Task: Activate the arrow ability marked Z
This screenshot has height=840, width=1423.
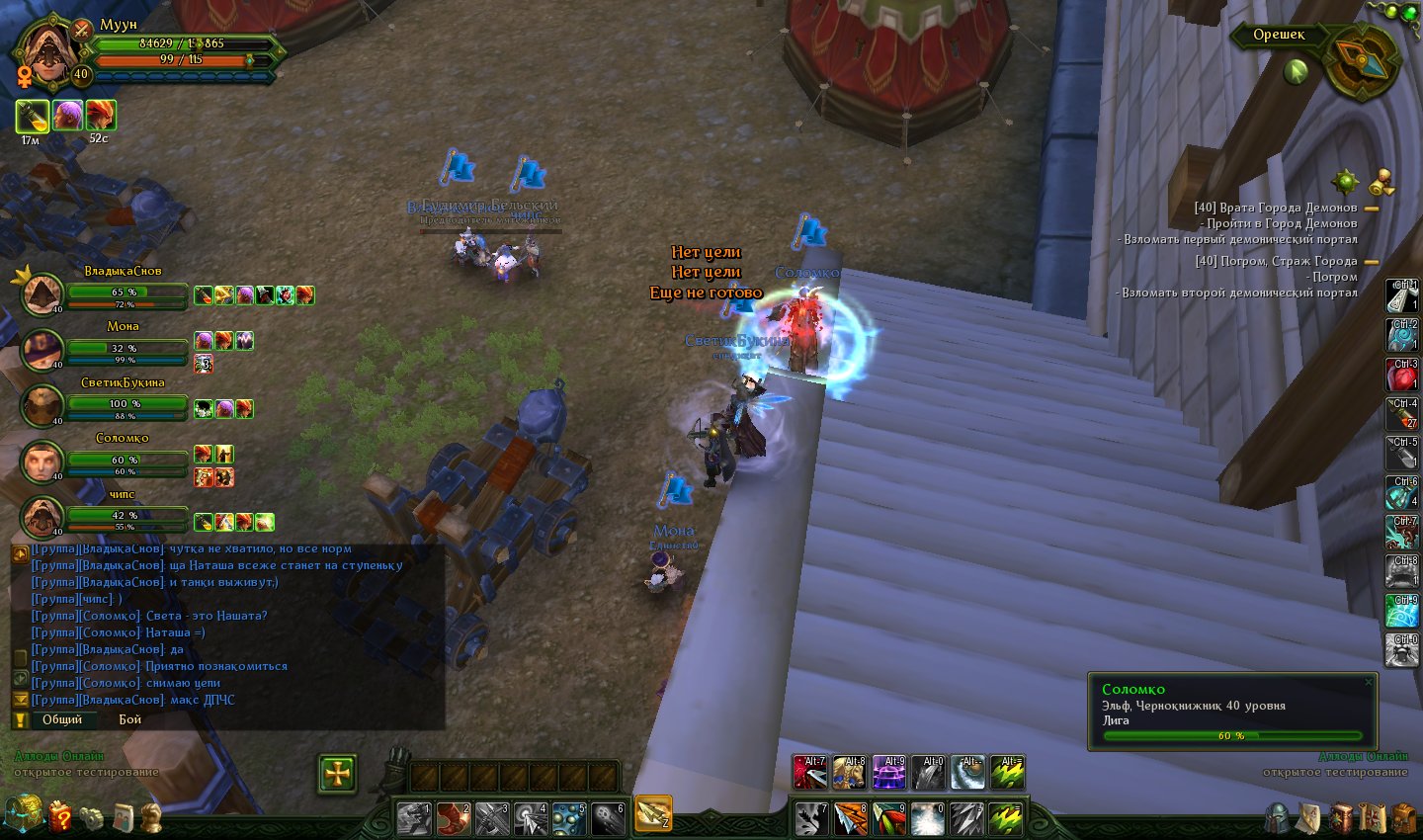Action: click(653, 813)
